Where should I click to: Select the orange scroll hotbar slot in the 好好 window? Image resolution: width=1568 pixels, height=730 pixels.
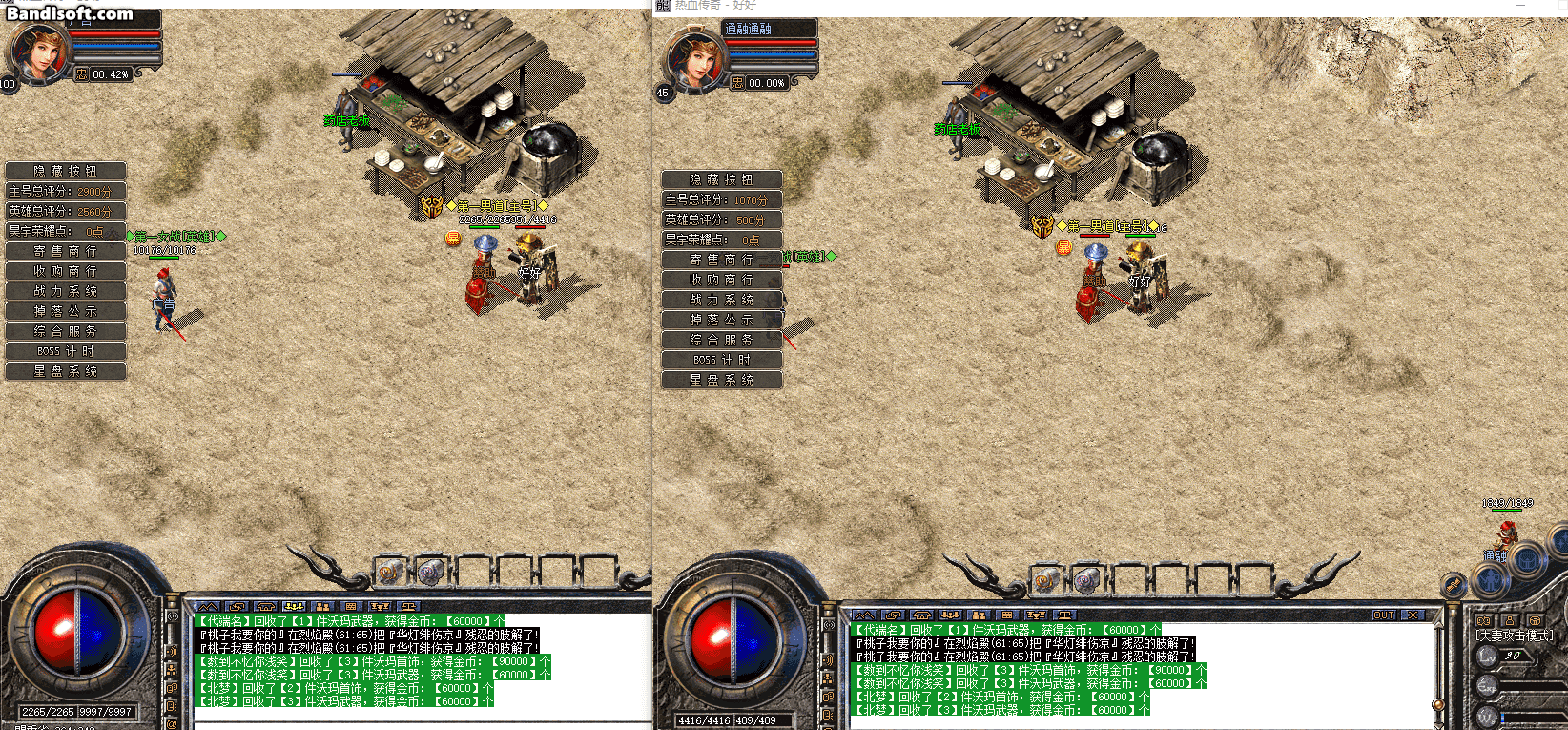[x=1046, y=579]
